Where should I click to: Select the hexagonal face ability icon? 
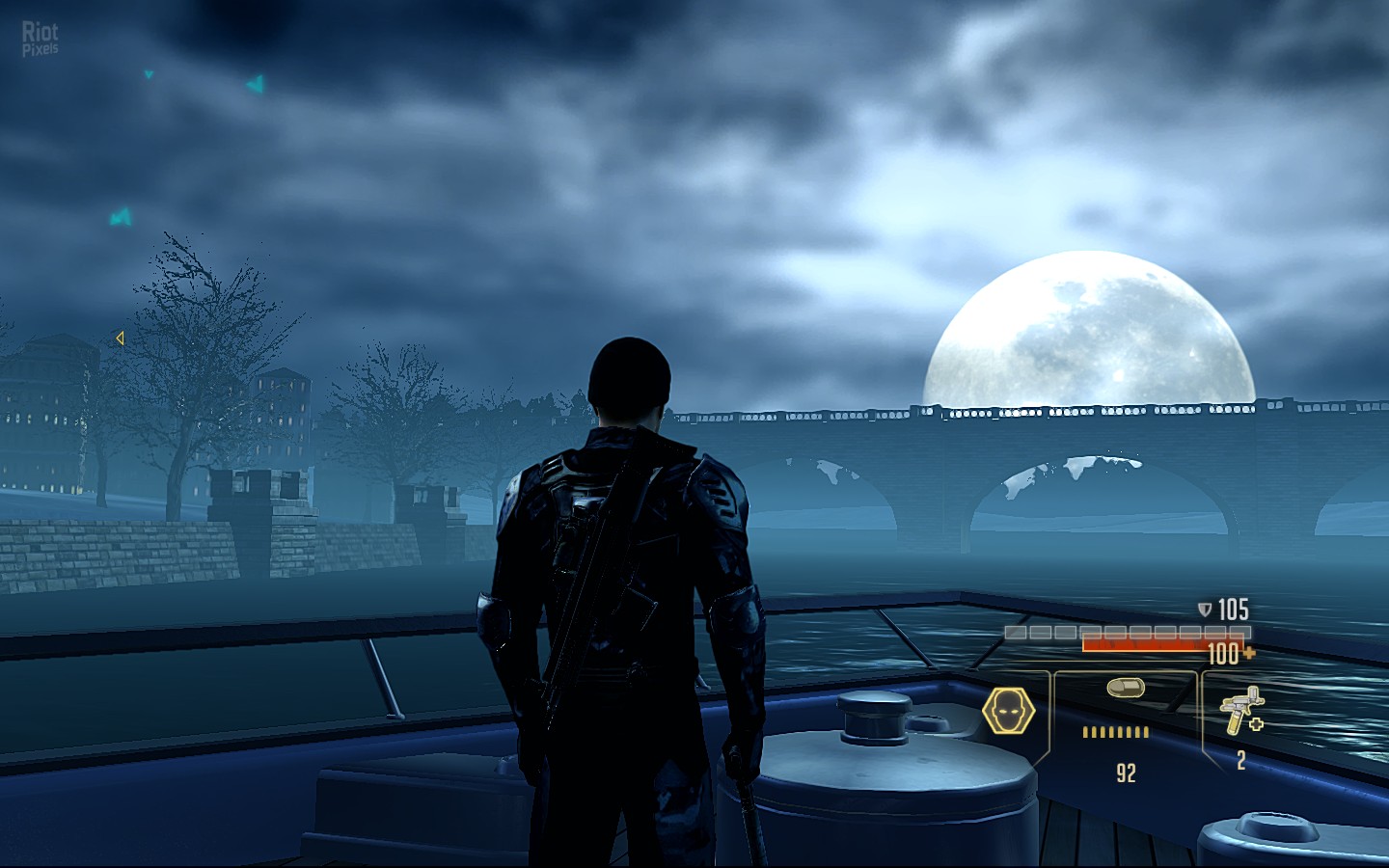point(1008,712)
